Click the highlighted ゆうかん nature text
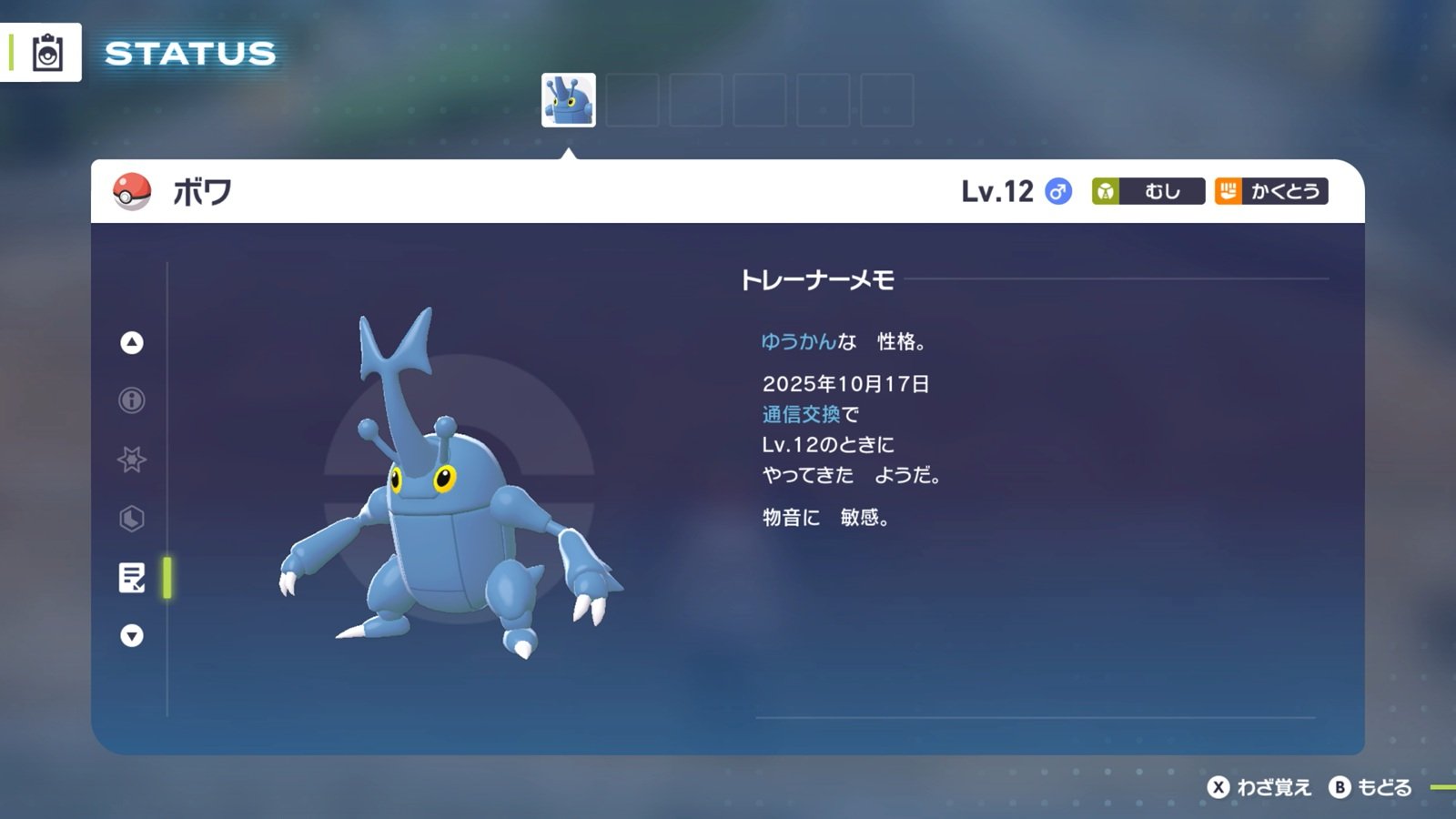 pyautogui.click(x=798, y=341)
